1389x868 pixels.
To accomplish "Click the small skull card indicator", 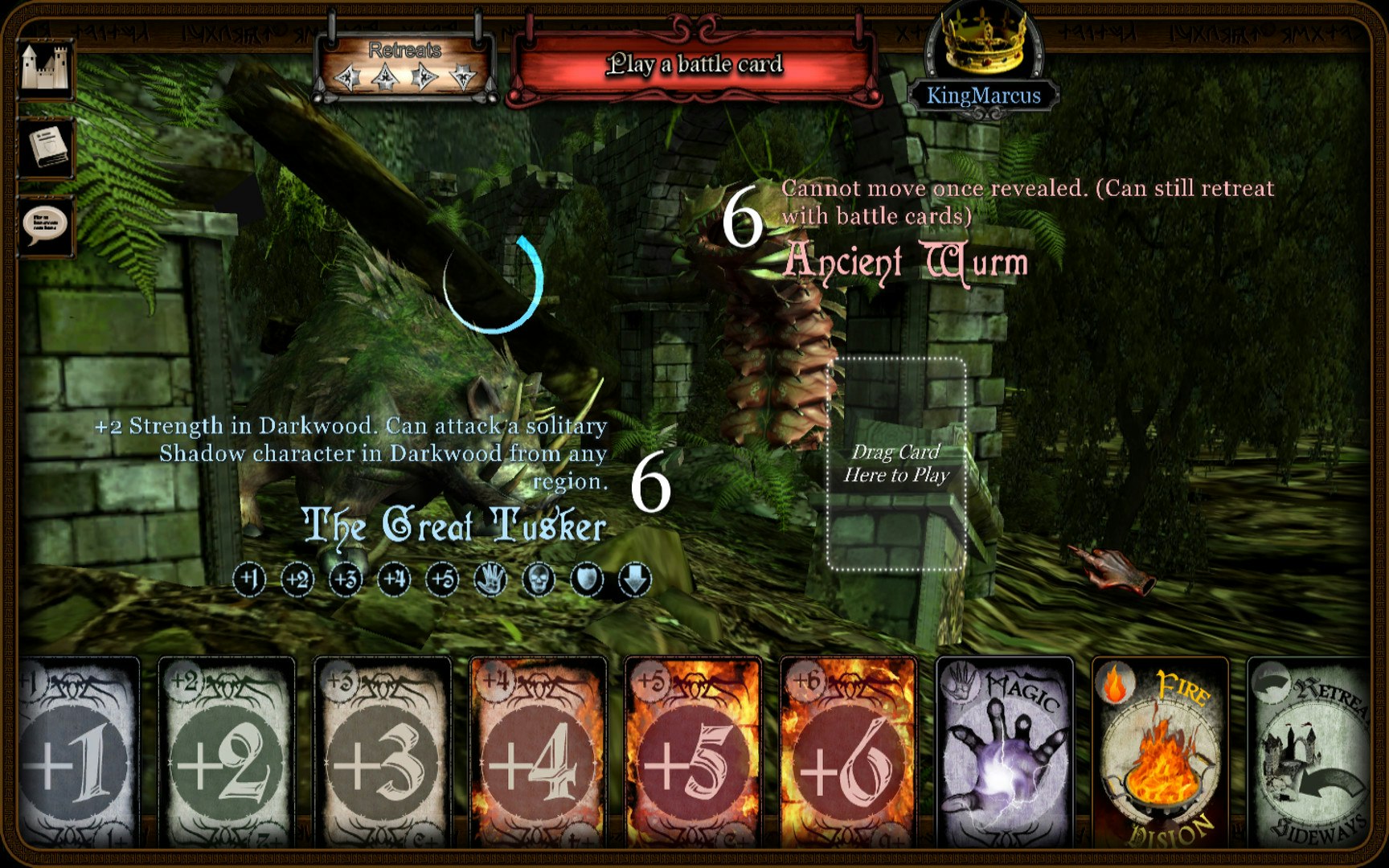I will (x=539, y=579).
